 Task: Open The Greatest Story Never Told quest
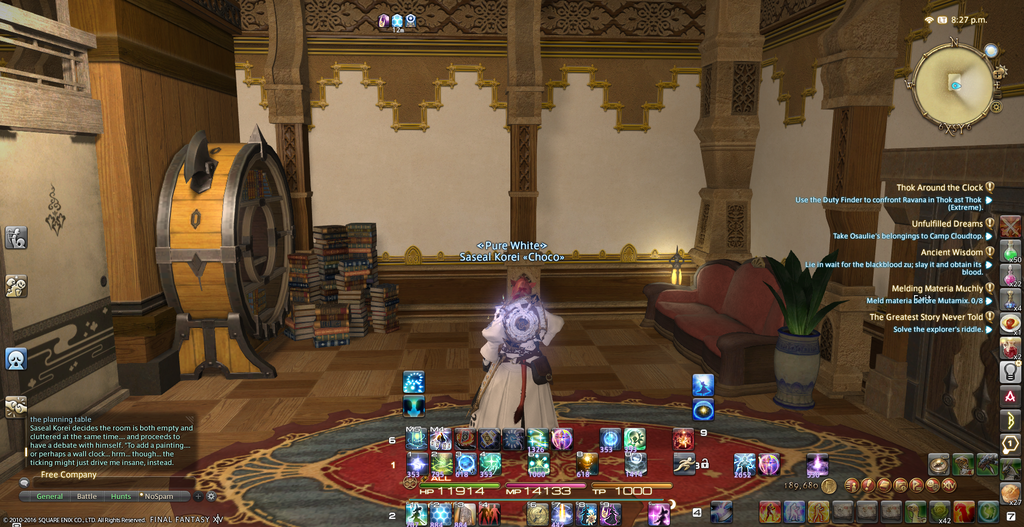click(926, 317)
